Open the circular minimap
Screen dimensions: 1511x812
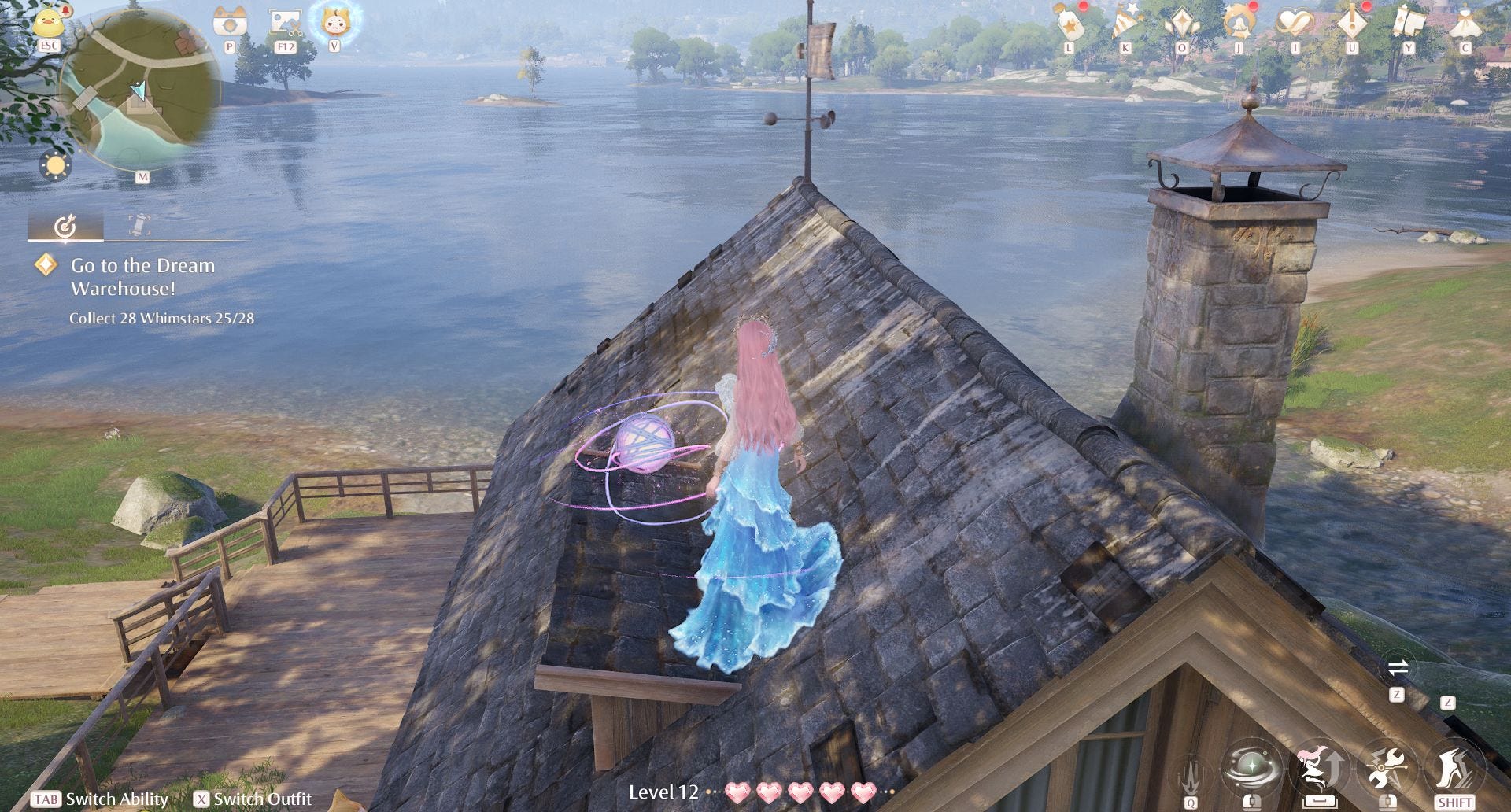pyautogui.click(x=141, y=90)
